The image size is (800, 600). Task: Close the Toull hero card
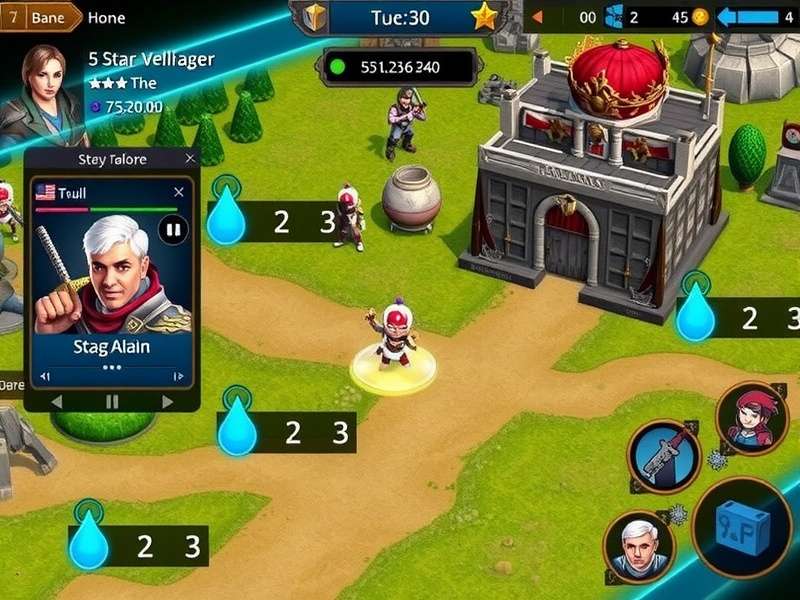[x=179, y=192]
